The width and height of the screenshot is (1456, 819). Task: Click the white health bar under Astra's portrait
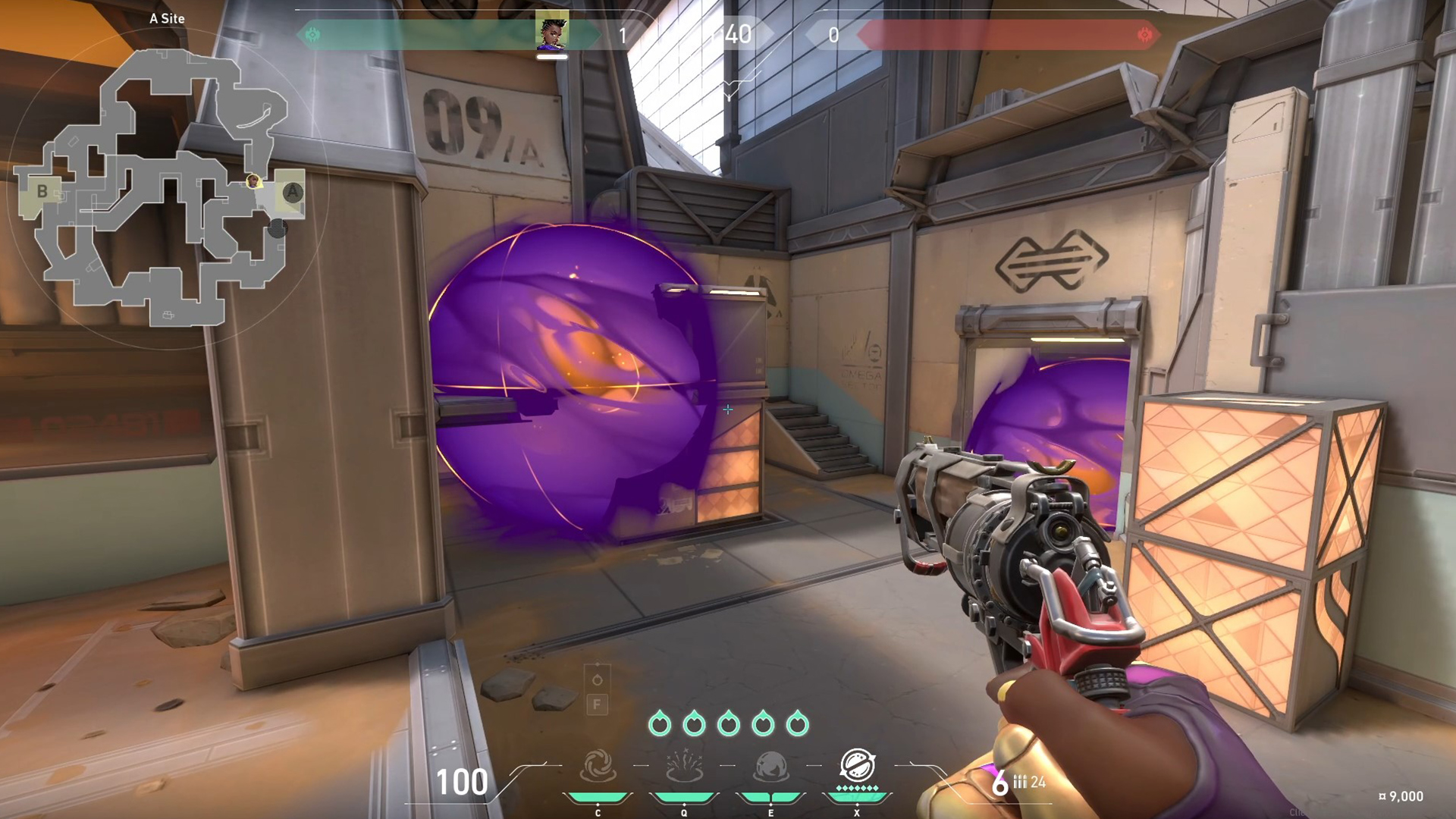click(554, 55)
